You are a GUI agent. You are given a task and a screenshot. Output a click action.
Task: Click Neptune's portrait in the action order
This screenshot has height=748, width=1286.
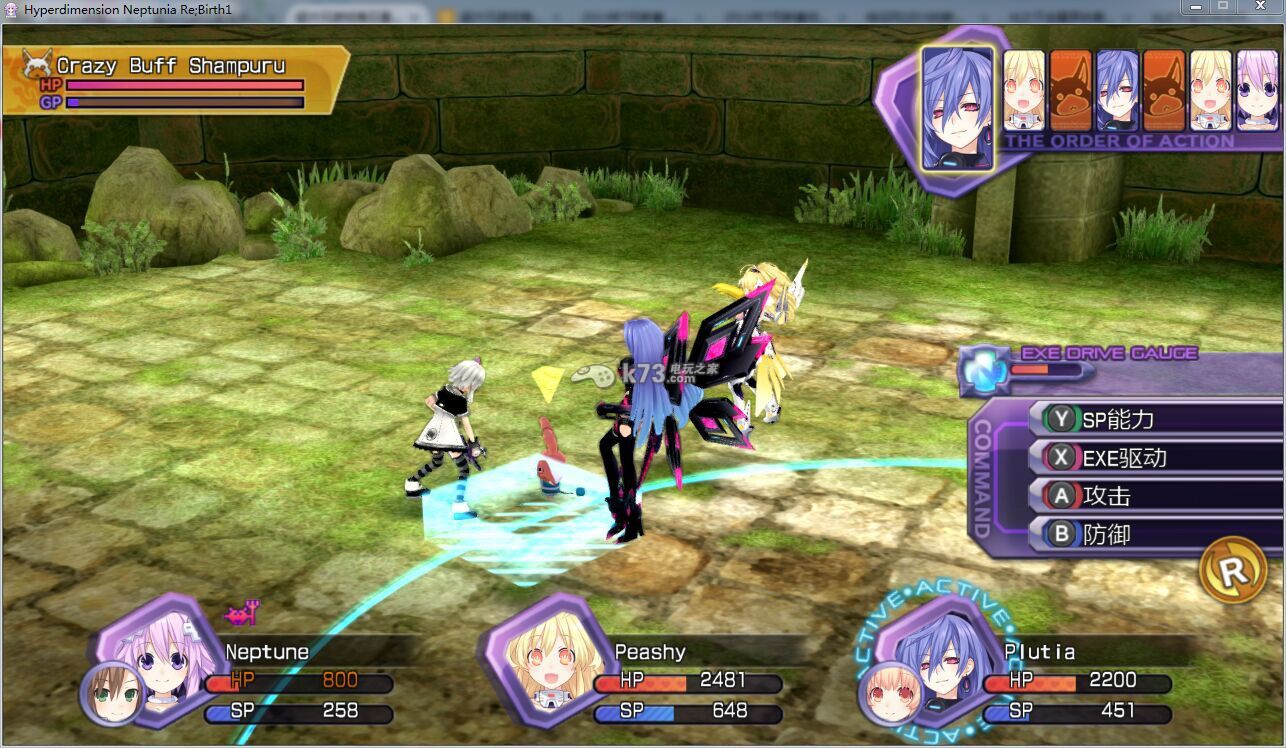pos(1257,90)
